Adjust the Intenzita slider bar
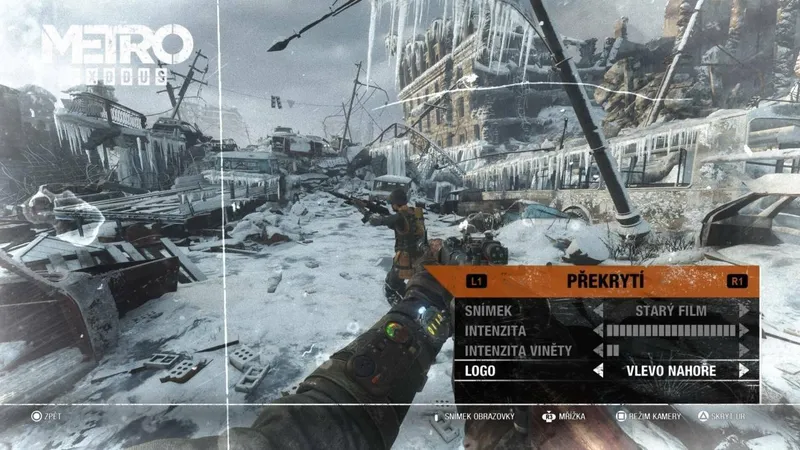Screen dimensions: 800x450 [670, 330]
